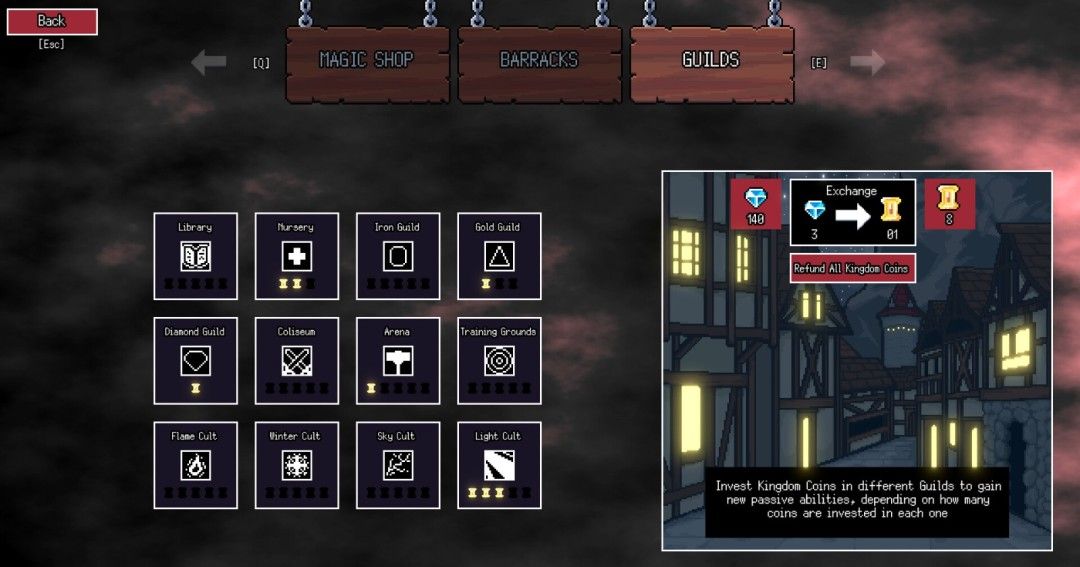Refund All Kingdom Coins
1080x567 pixels.
click(x=852, y=268)
